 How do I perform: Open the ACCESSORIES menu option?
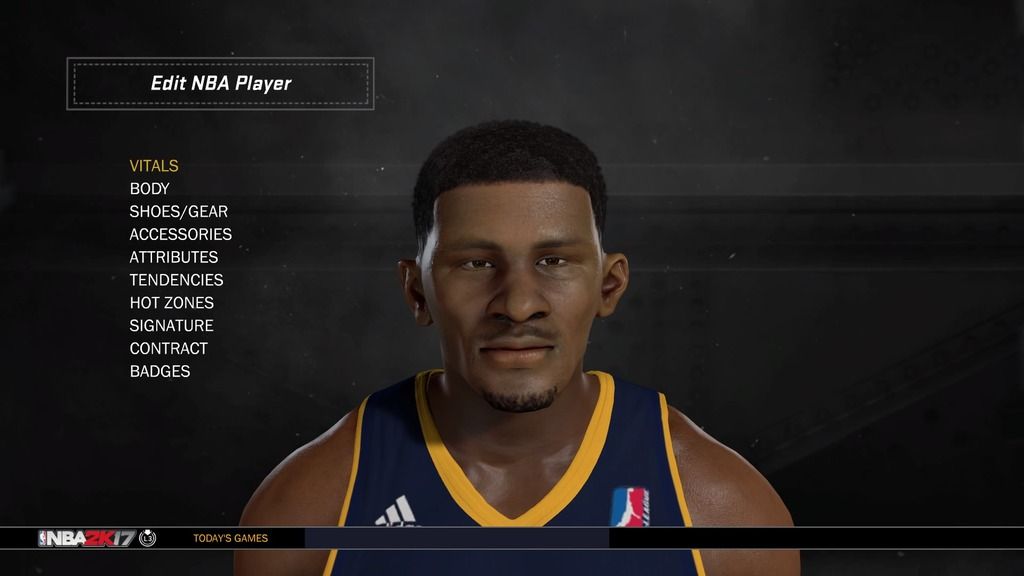[180, 234]
